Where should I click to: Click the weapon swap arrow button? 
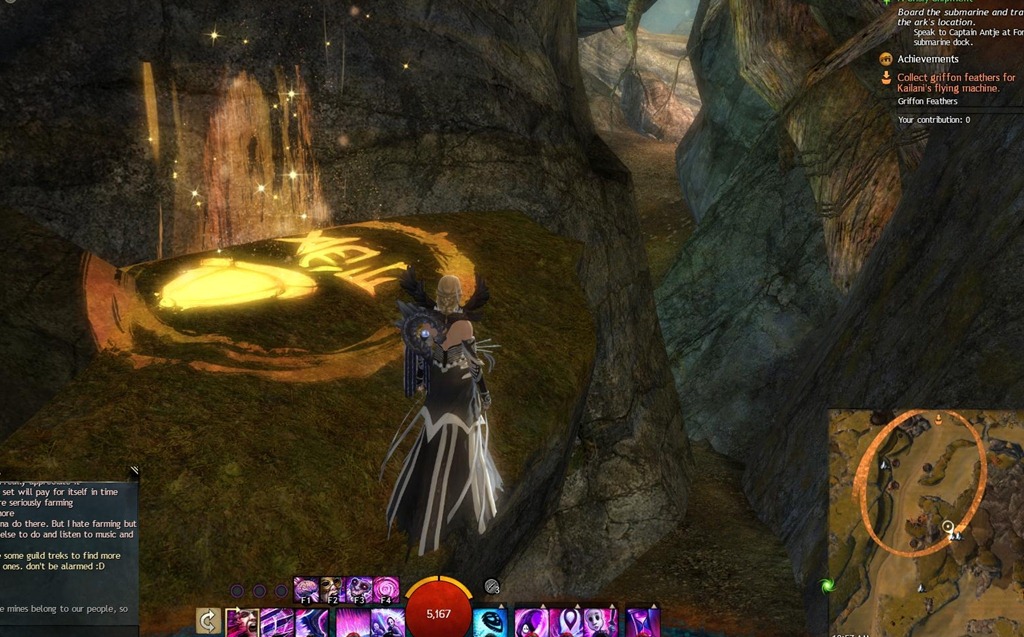click(x=209, y=622)
